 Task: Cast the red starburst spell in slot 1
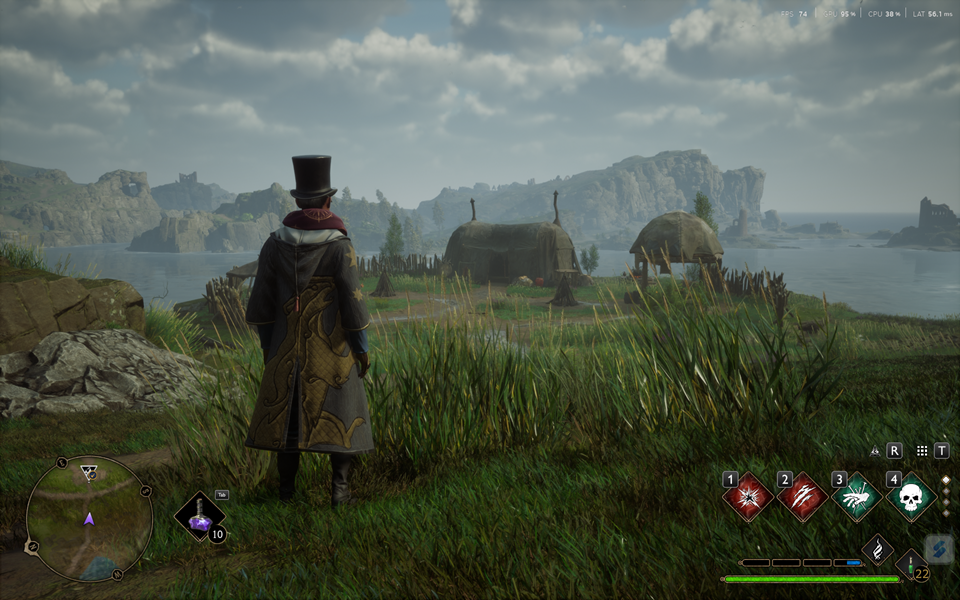pyautogui.click(x=748, y=497)
